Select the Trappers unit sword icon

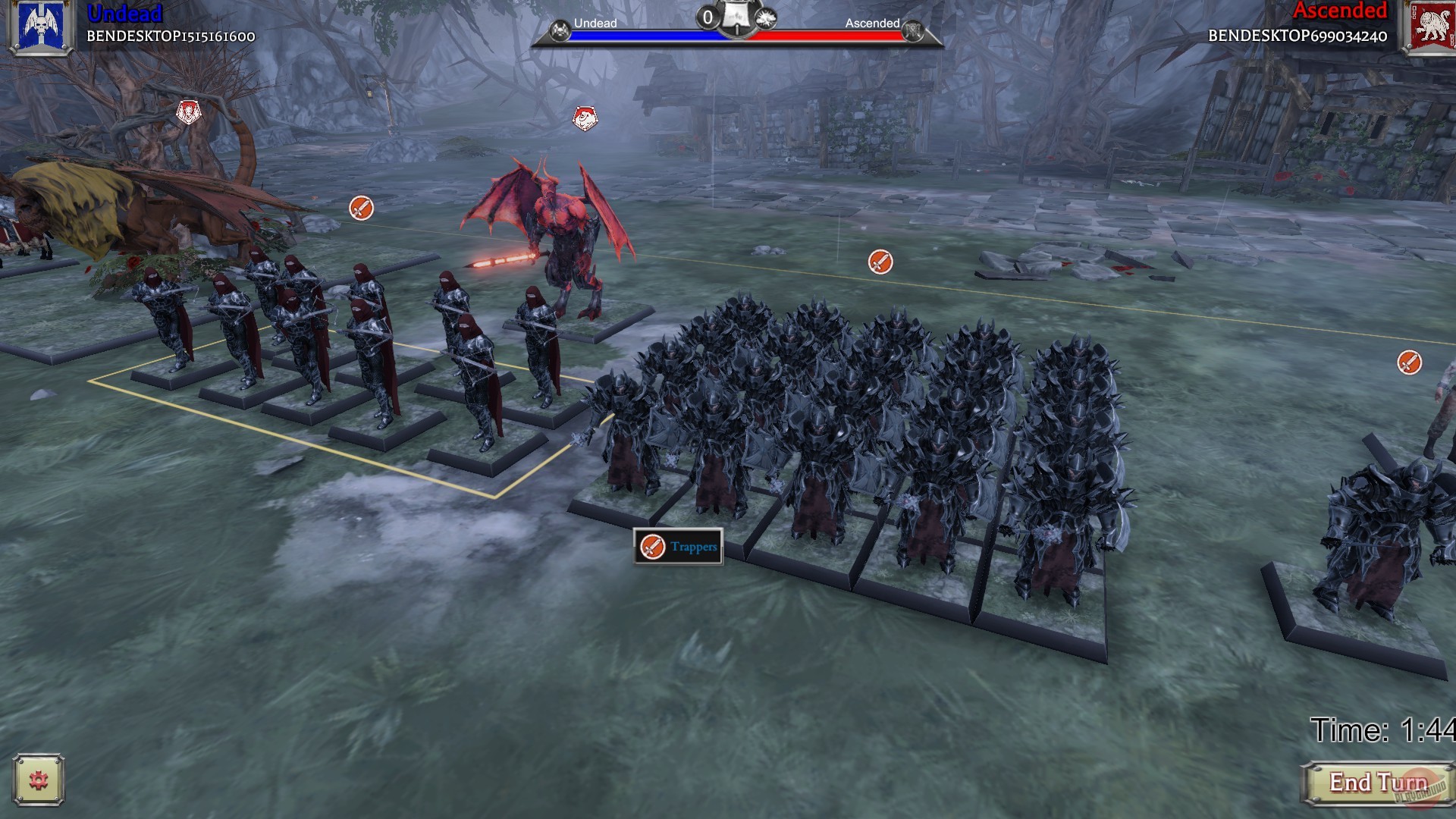pos(652,545)
